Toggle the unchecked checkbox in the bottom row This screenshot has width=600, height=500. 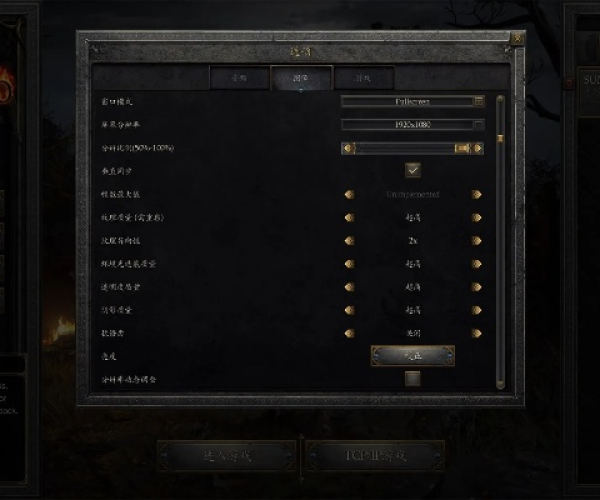(x=412, y=378)
